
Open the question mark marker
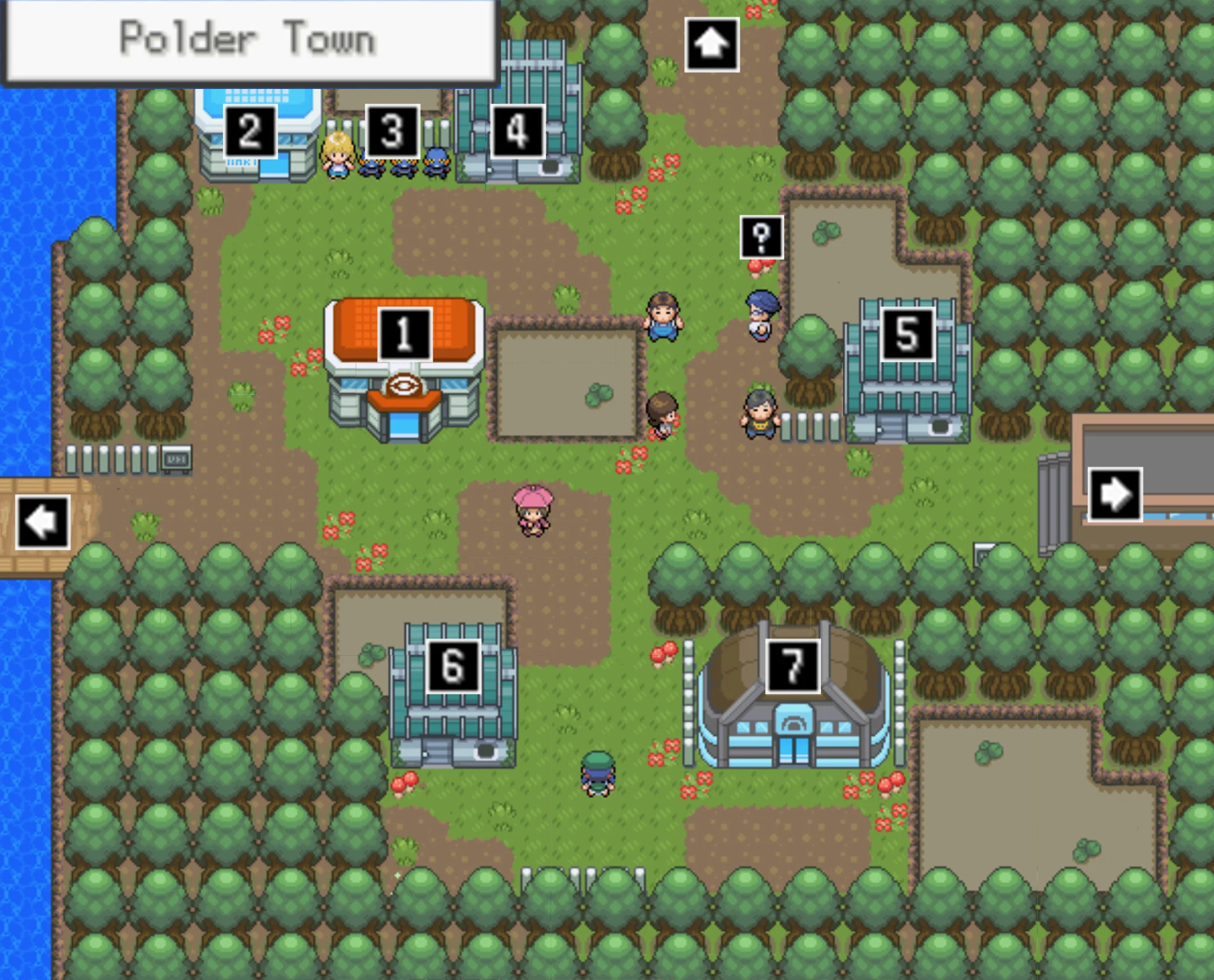click(x=762, y=237)
